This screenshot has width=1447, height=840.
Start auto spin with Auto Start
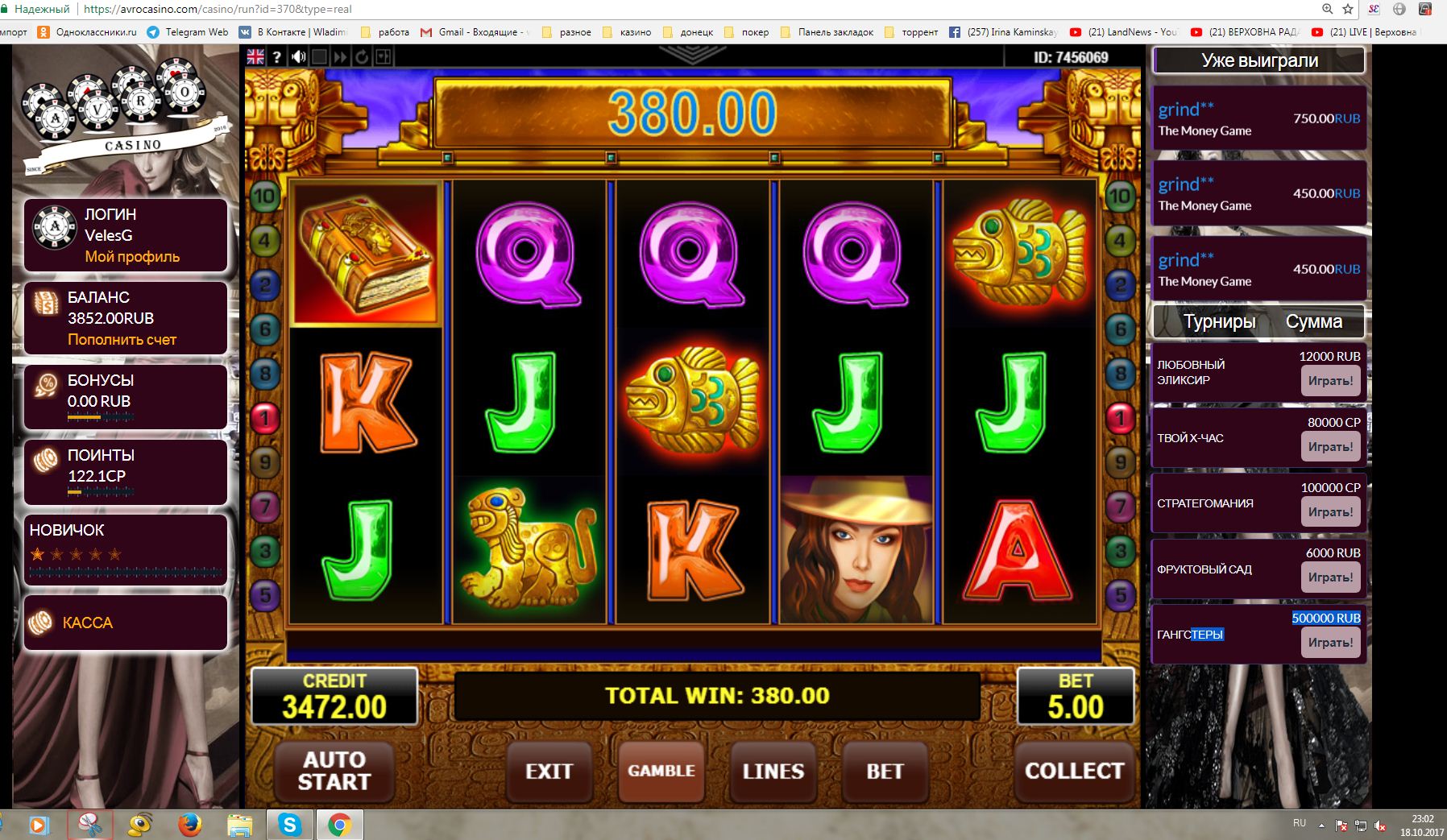pos(334,771)
